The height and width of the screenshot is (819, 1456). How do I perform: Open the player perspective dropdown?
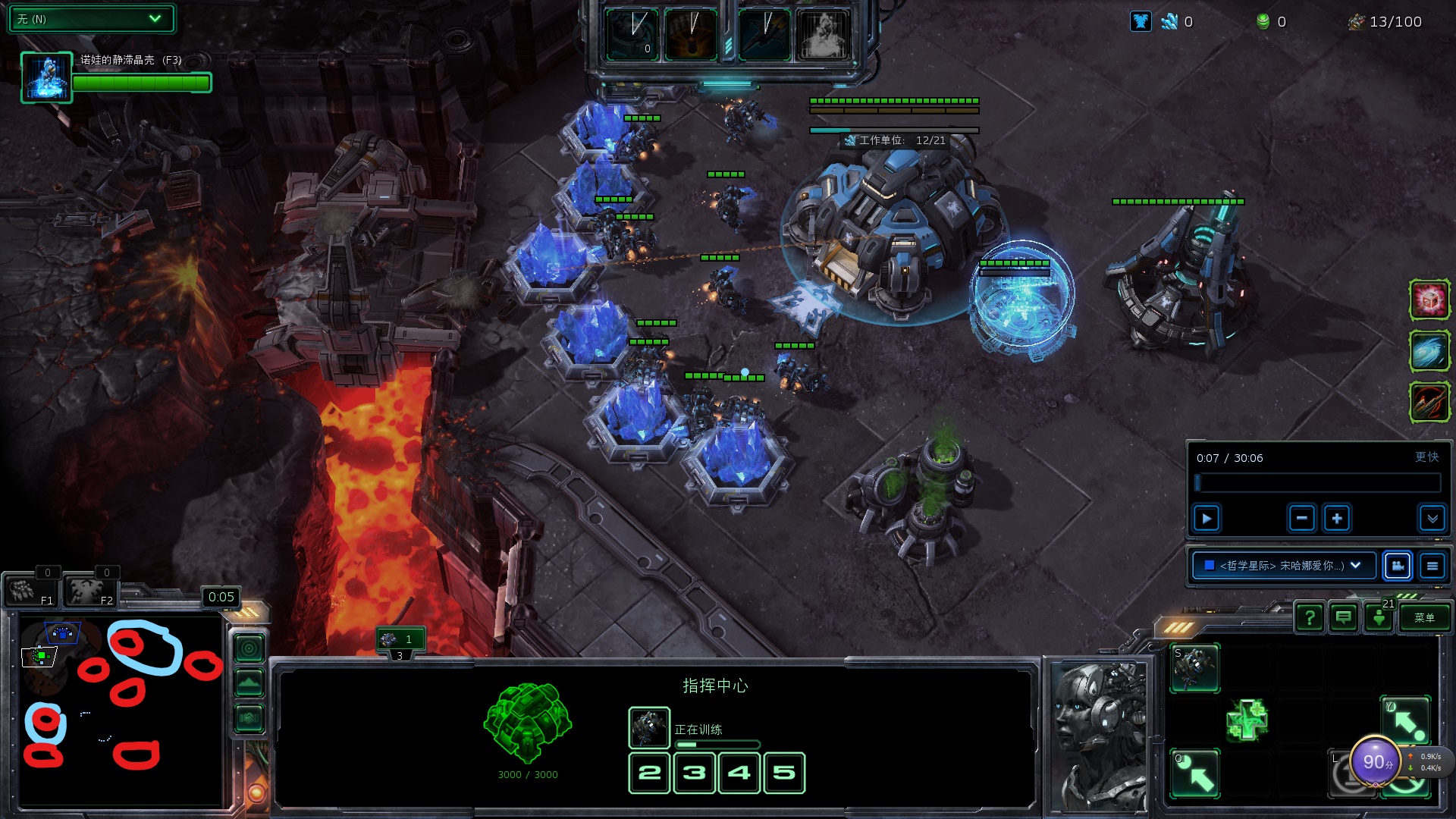tap(1284, 566)
